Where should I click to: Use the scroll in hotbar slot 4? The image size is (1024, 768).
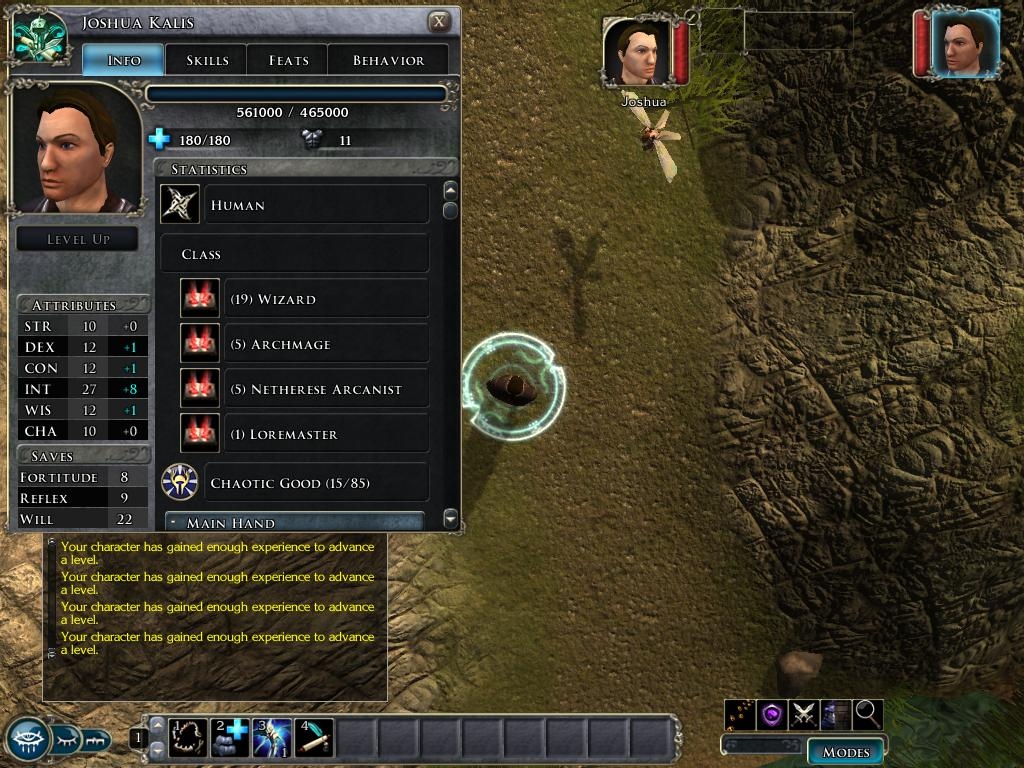[316, 738]
